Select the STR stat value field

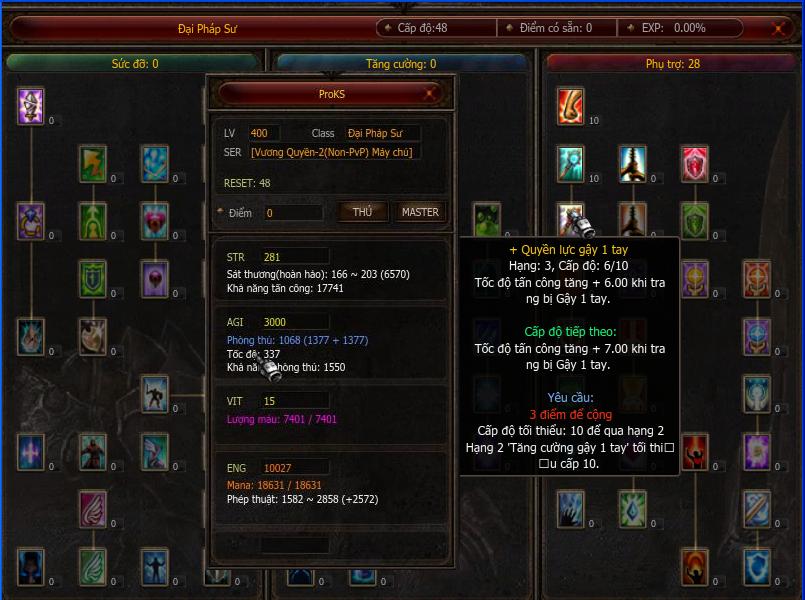pos(295,257)
